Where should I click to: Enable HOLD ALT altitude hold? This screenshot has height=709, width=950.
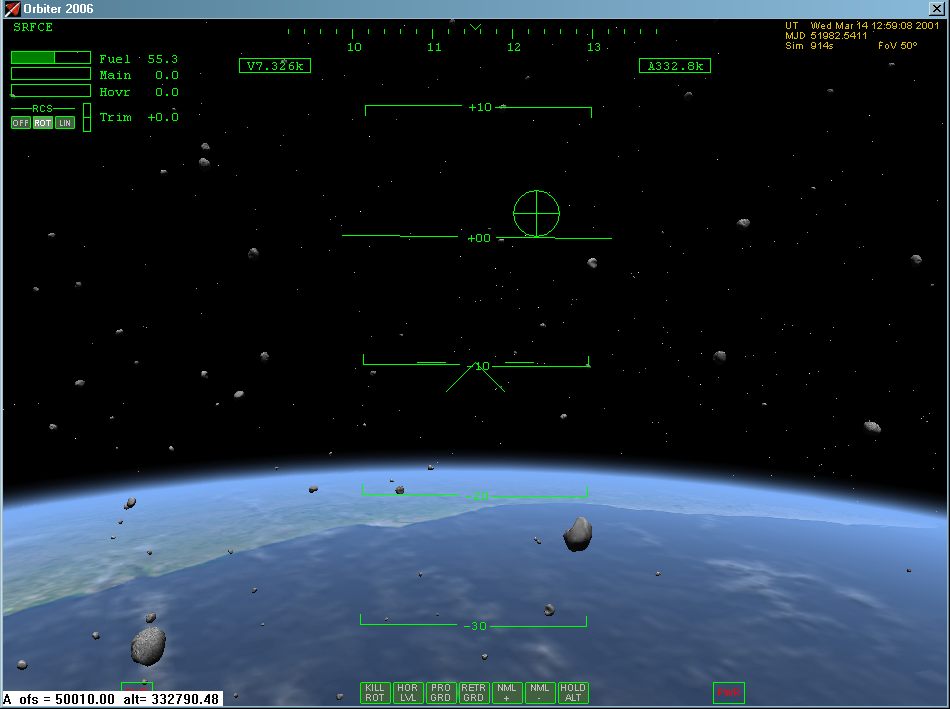point(573,692)
